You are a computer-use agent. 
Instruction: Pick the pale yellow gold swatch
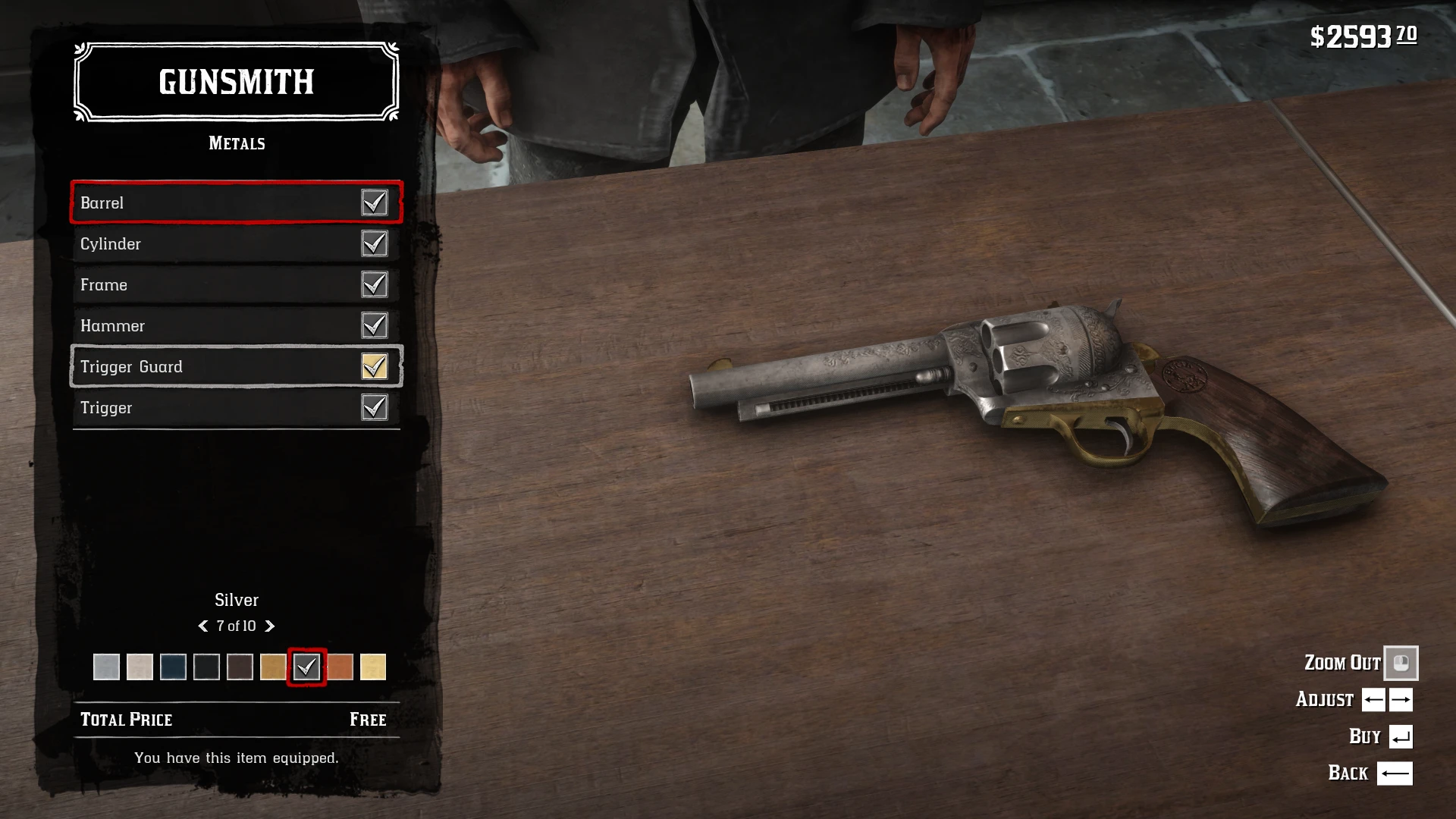pos(373,667)
